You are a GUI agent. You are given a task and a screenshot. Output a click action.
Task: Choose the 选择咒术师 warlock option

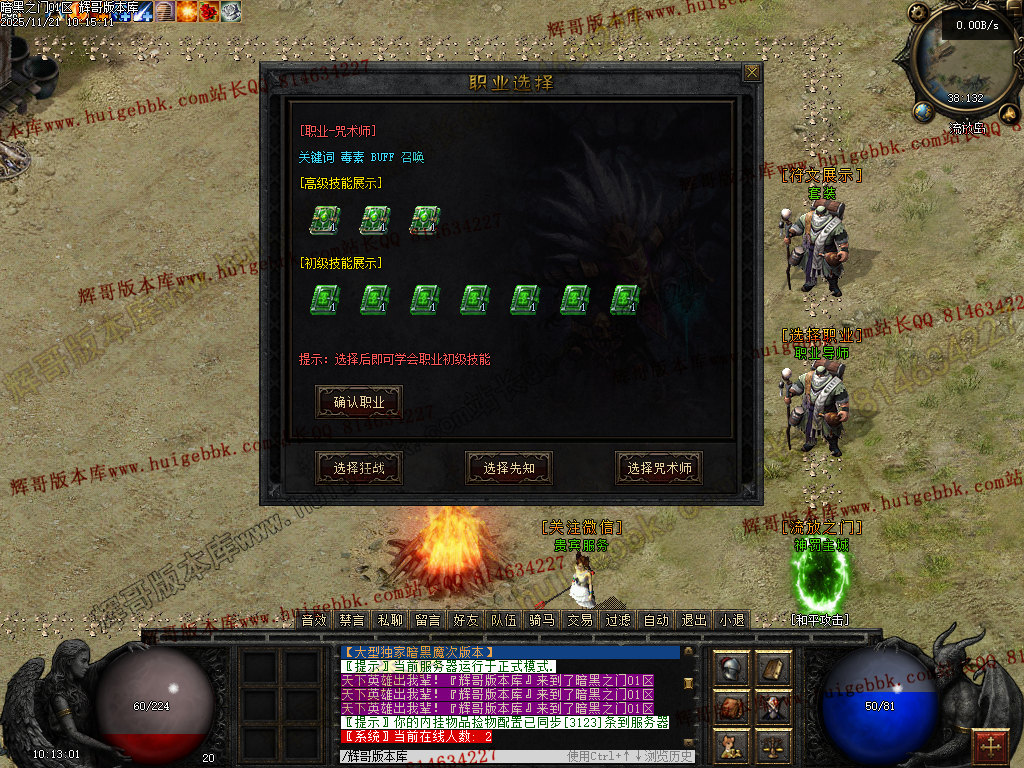pyautogui.click(x=659, y=468)
